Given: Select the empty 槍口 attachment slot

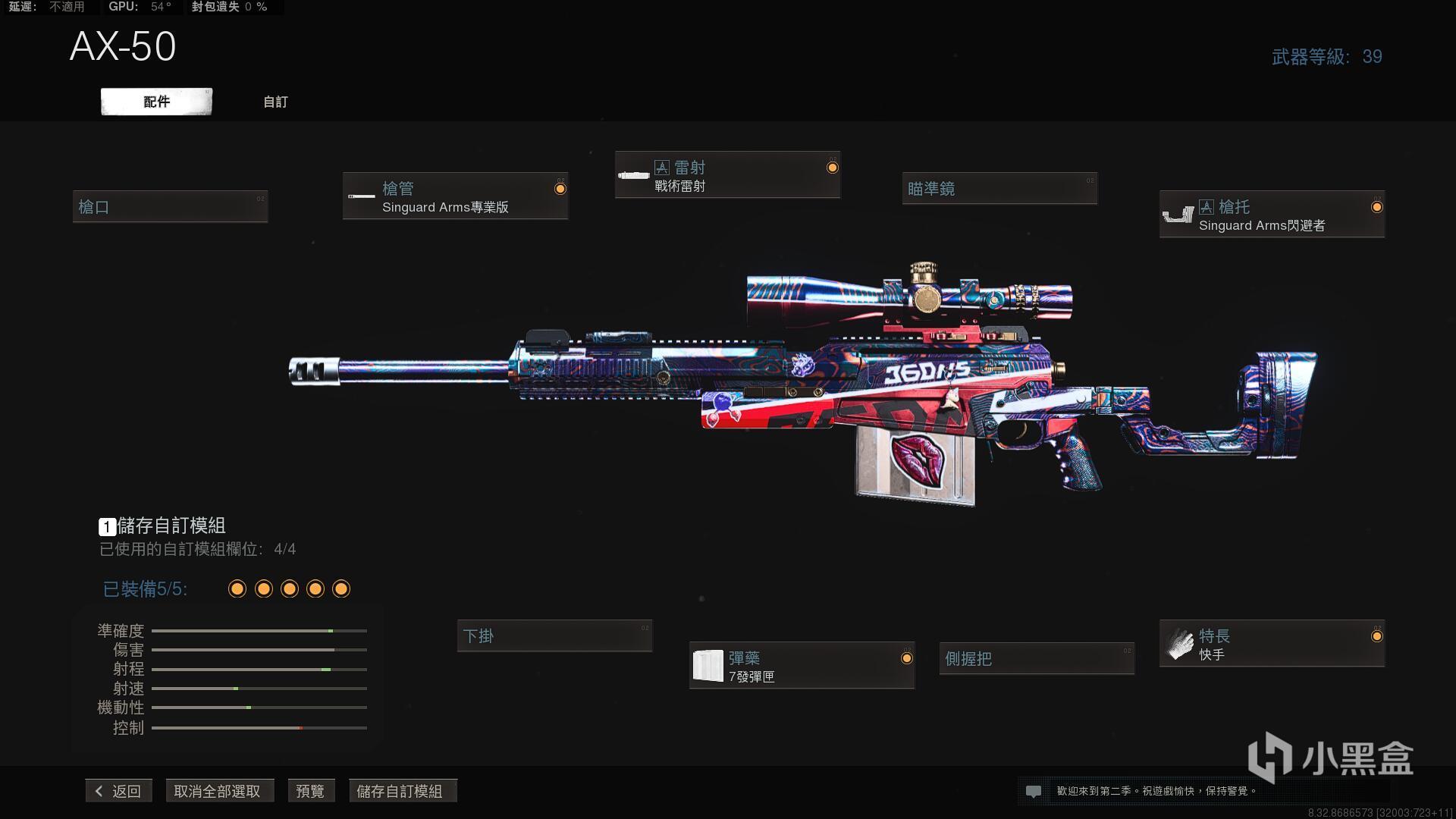Looking at the screenshot, I should pos(170,207).
